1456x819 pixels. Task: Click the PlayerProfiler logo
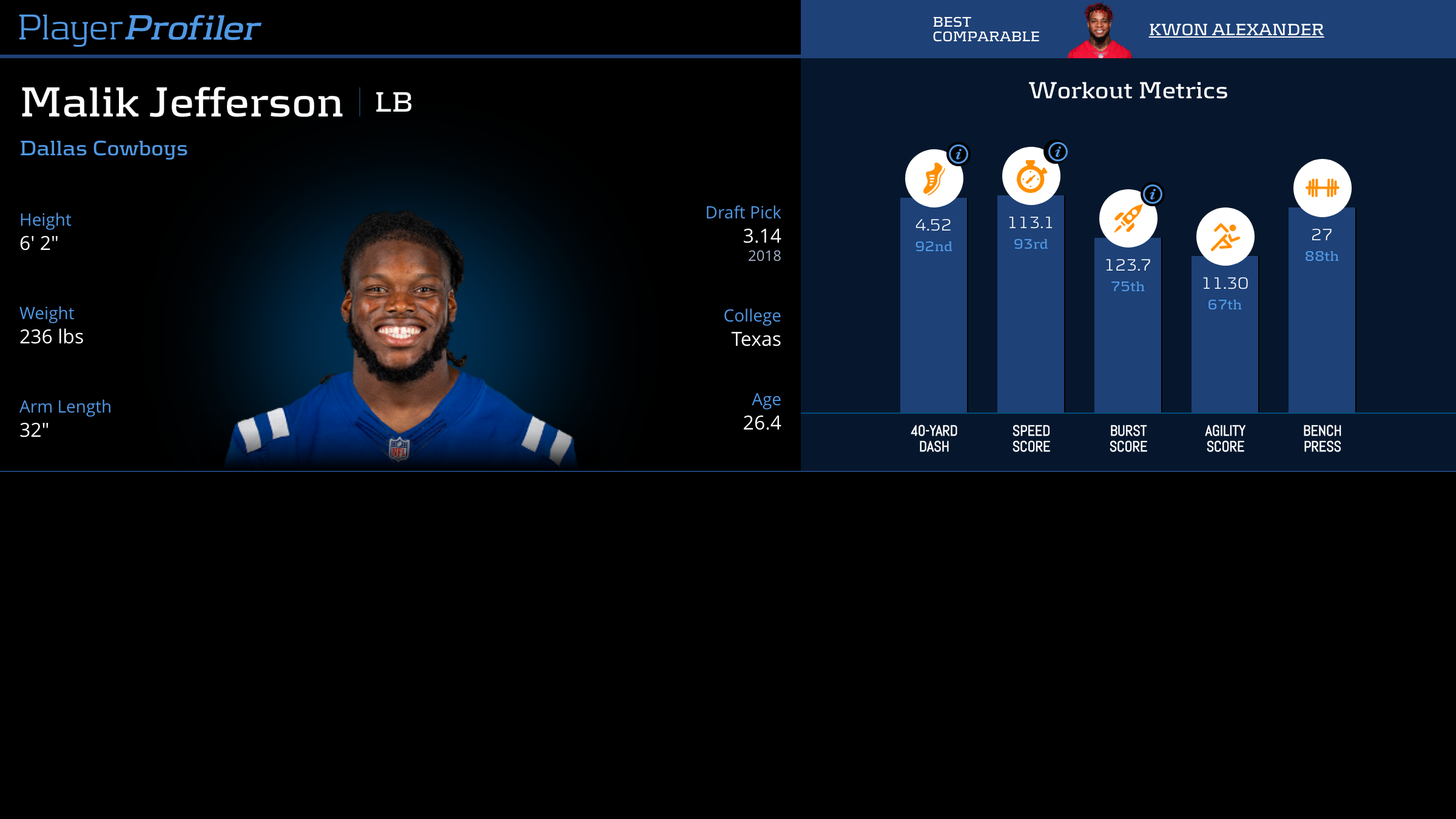tap(140, 29)
